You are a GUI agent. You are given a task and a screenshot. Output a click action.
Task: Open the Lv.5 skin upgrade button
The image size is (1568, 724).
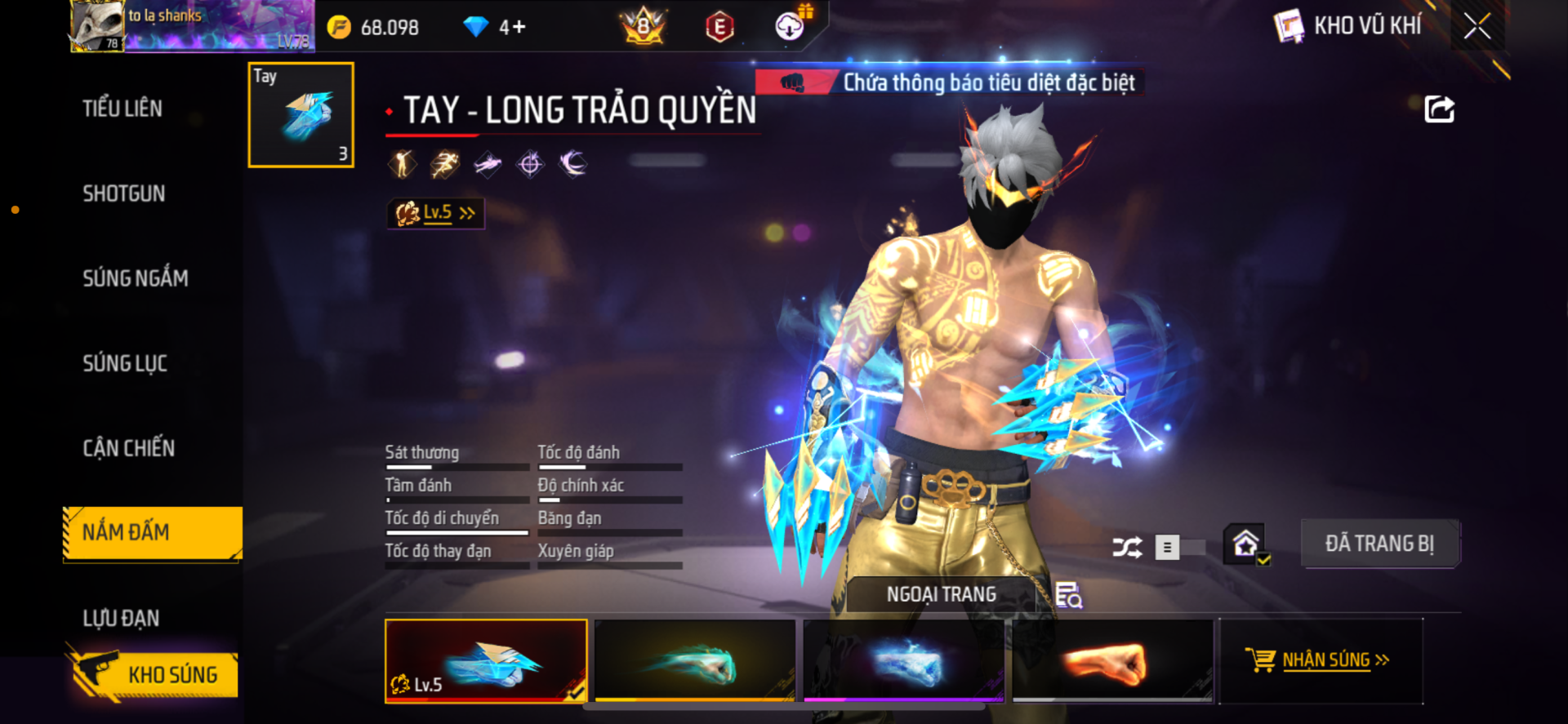pyautogui.click(x=436, y=213)
